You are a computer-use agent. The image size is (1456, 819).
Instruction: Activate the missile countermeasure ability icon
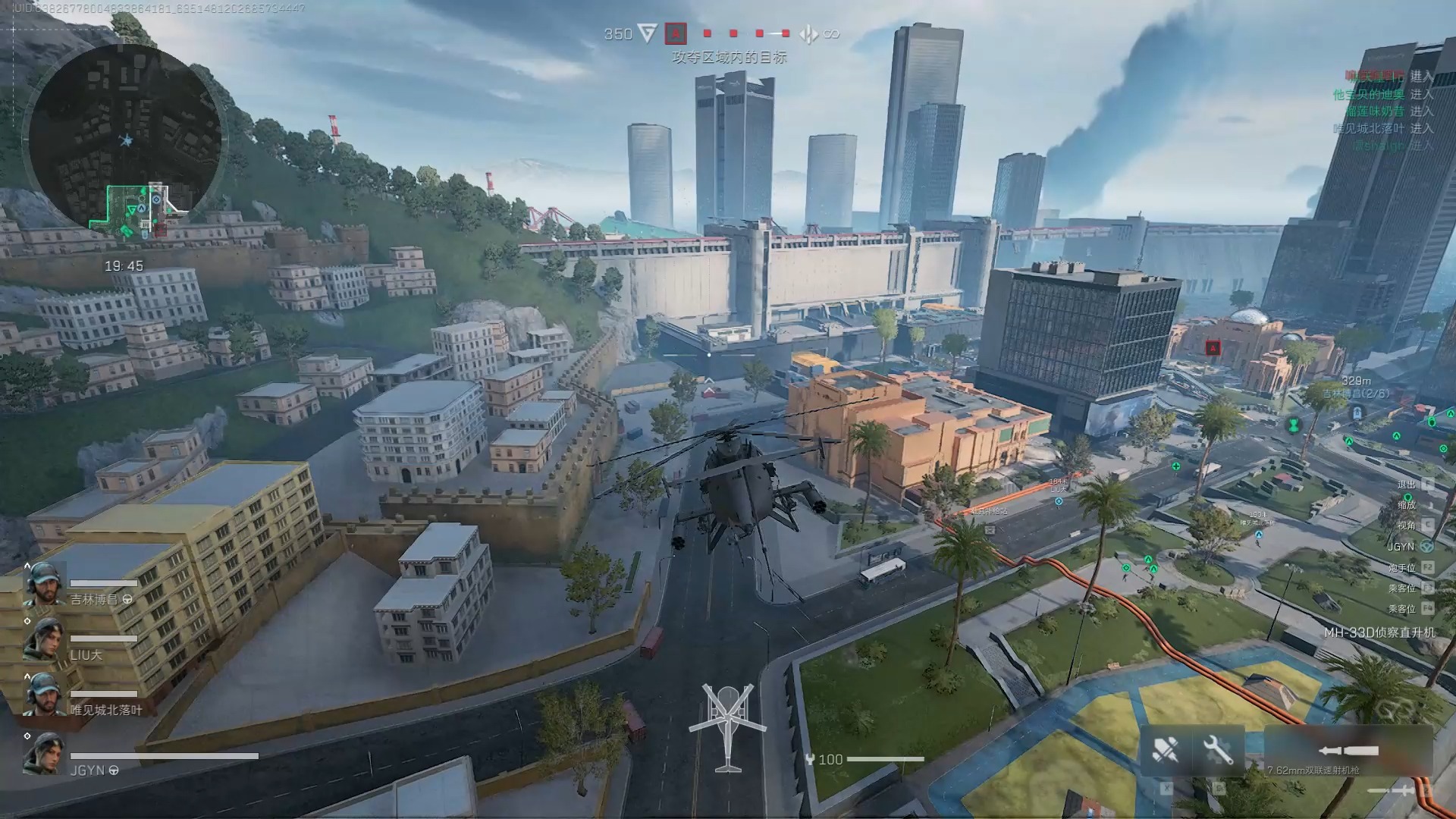pyautogui.click(x=1166, y=751)
